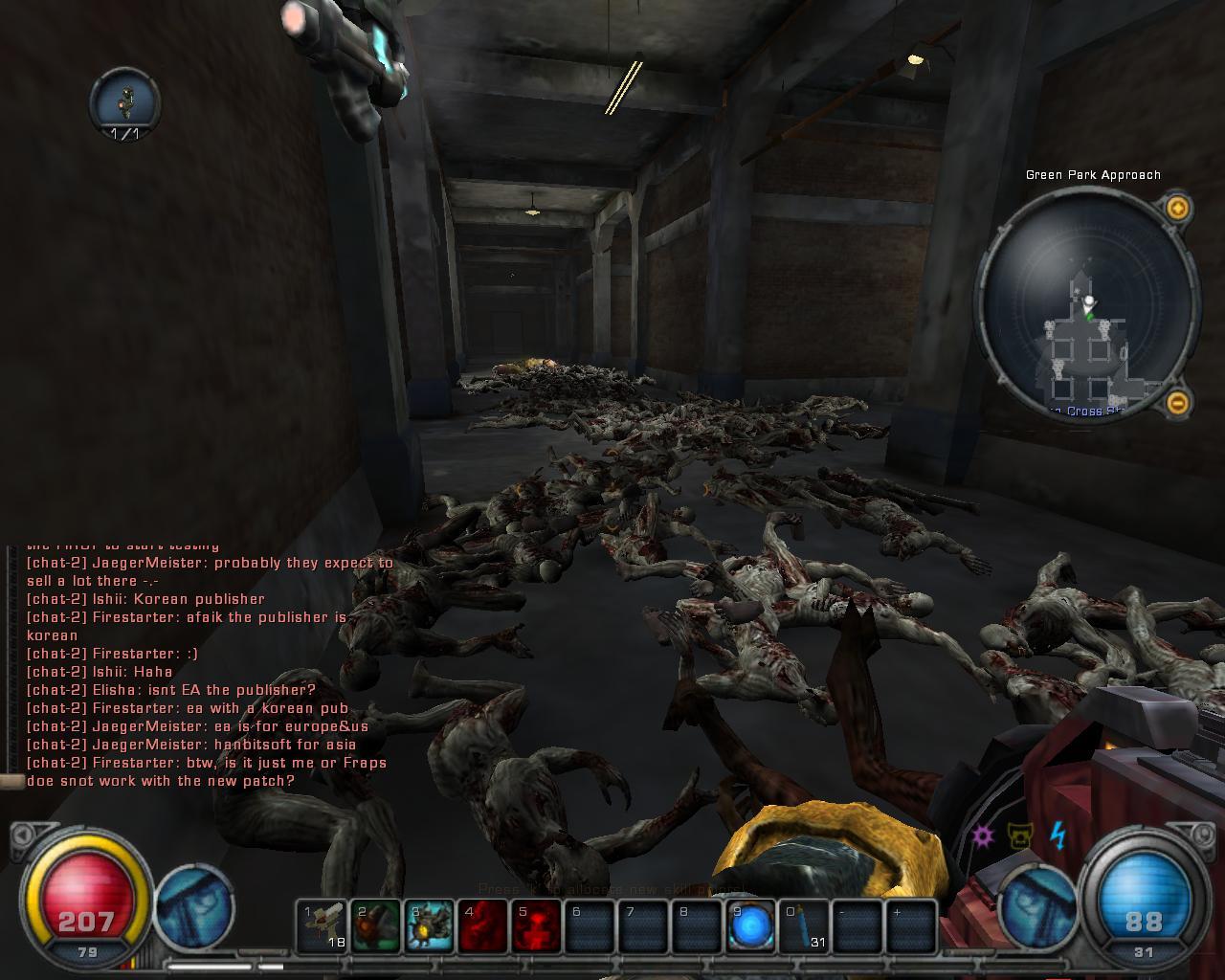Click the purple spiked status effect icon
This screenshot has width=1225, height=980.
pyautogui.click(x=983, y=835)
